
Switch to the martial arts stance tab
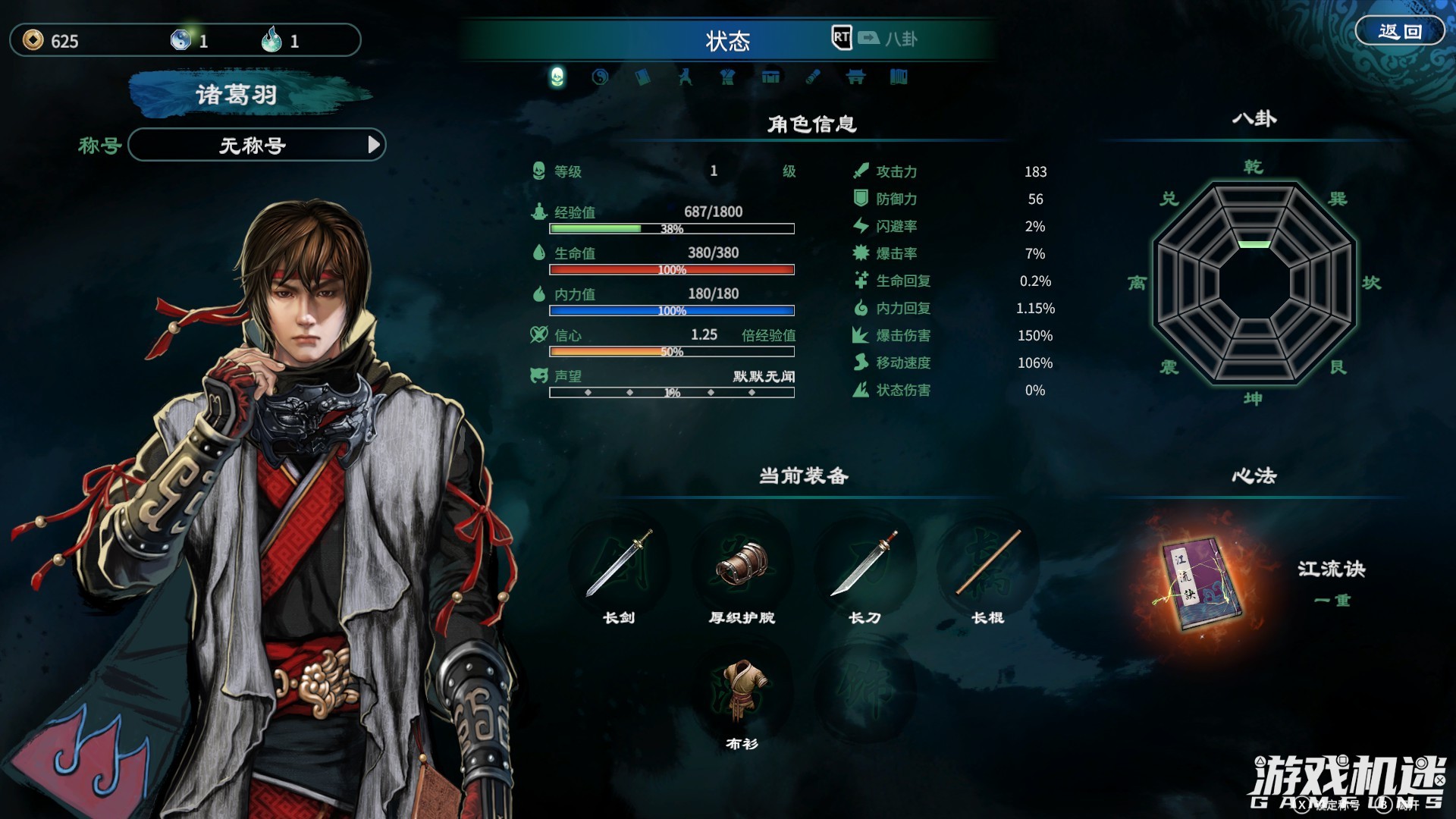(686, 77)
